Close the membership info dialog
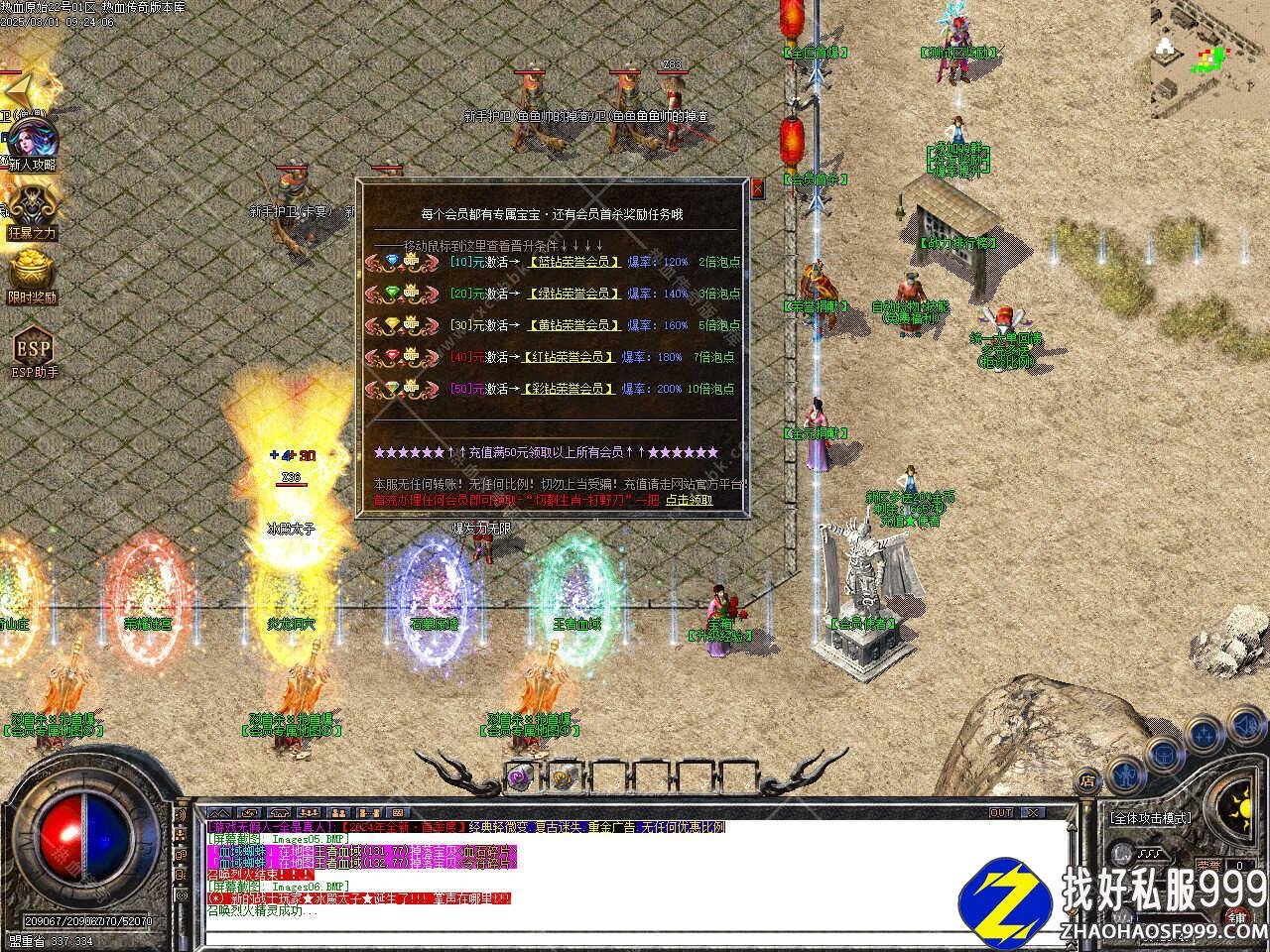 [x=758, y=188]
